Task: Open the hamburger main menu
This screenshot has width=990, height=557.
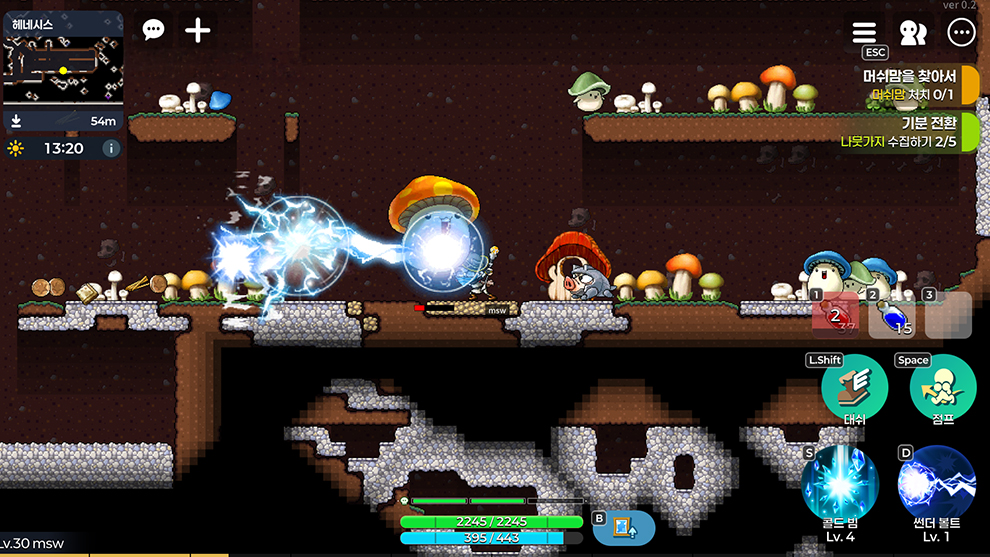Action: [864, 32]
